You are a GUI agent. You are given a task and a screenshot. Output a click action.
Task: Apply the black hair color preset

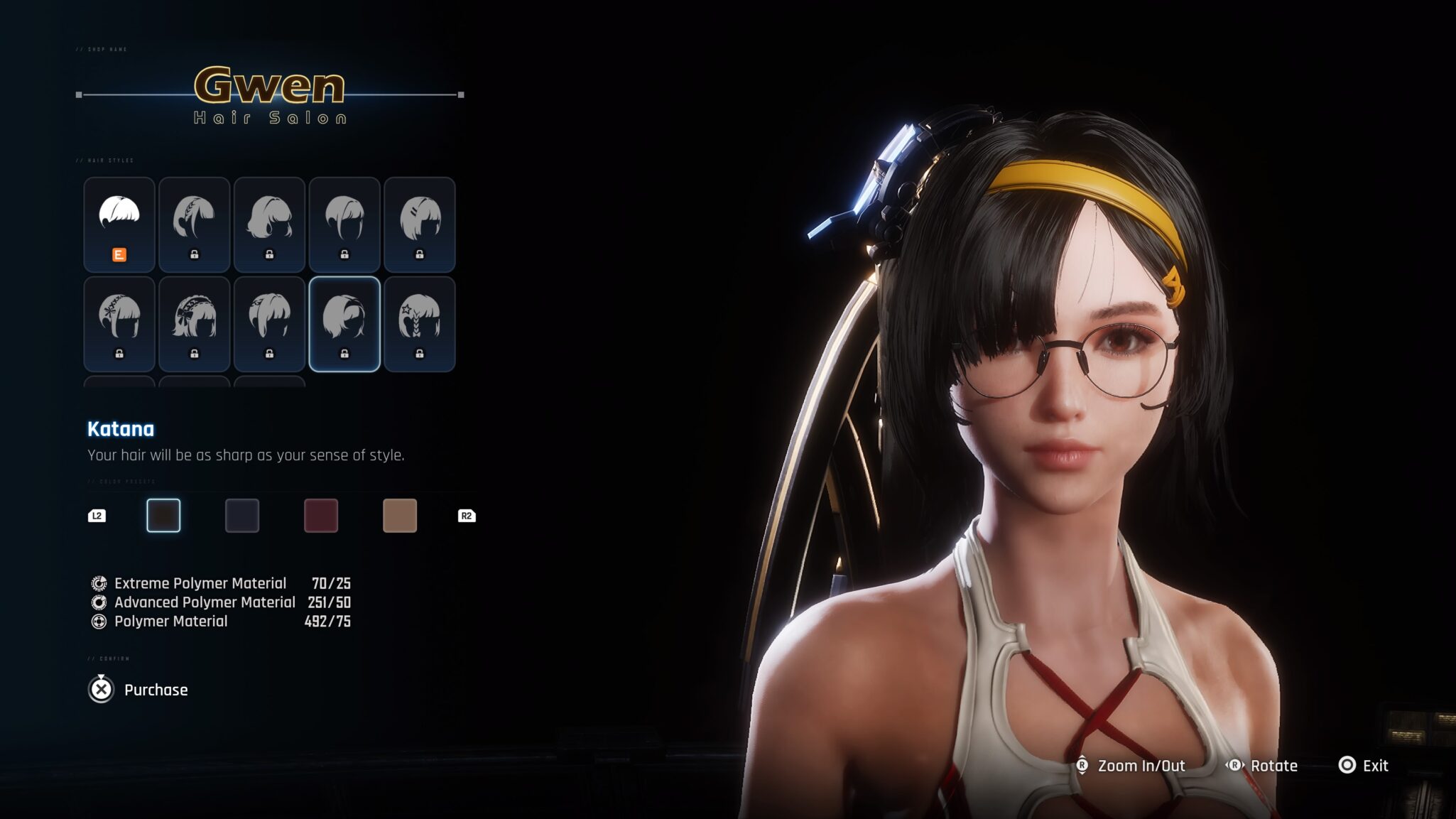(x=163, y=516)
